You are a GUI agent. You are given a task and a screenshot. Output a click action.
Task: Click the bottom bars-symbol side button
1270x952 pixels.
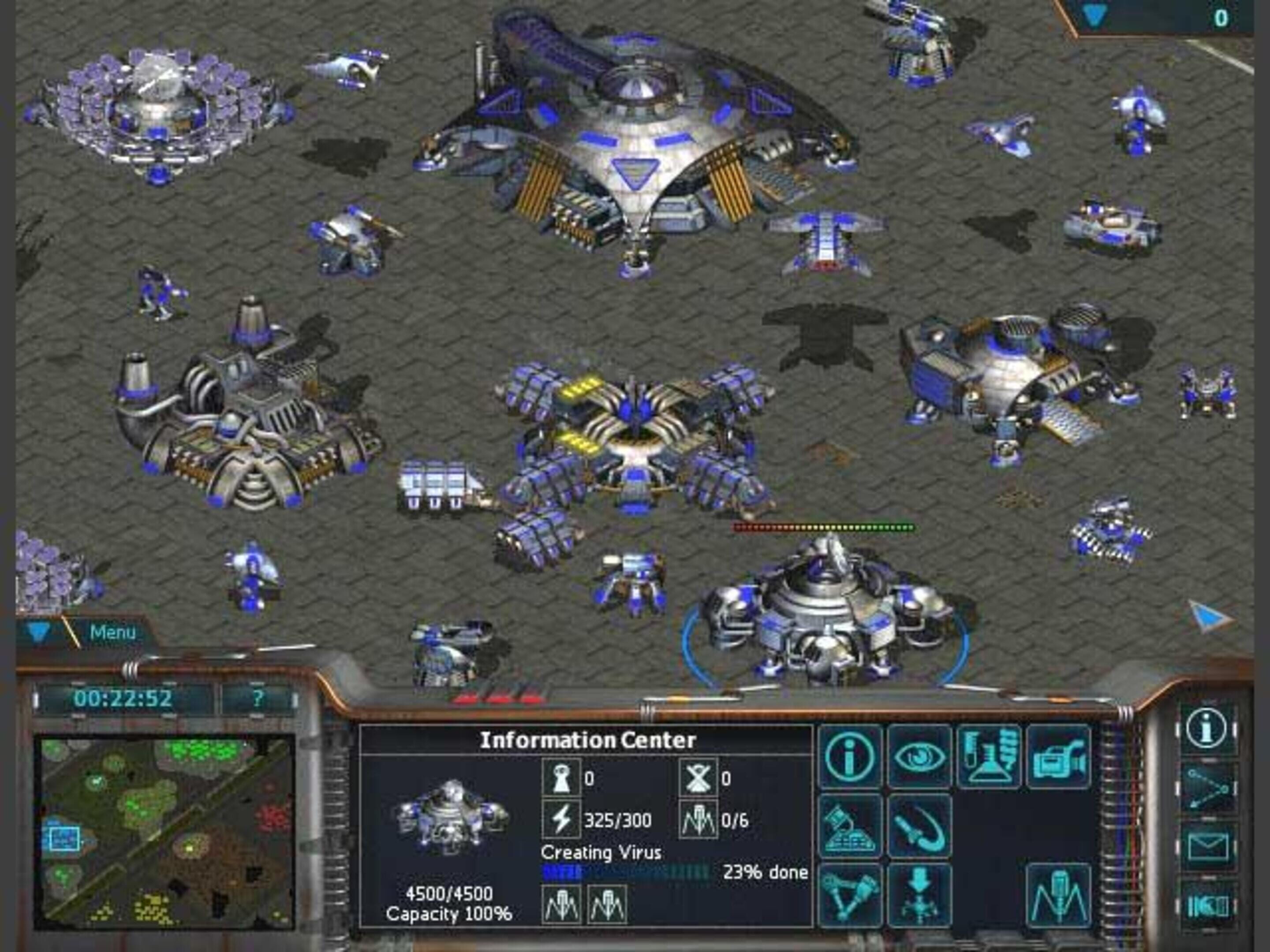pos(1207,906)
